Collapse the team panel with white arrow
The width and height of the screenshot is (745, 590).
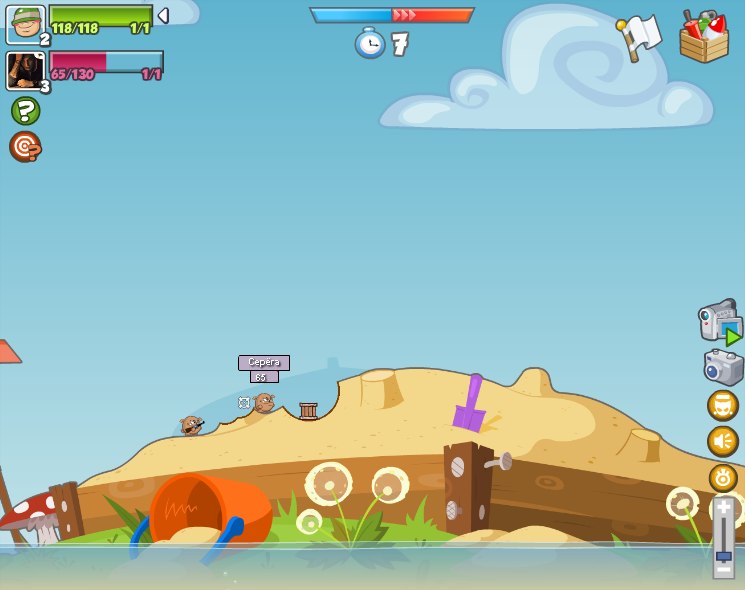163,16
